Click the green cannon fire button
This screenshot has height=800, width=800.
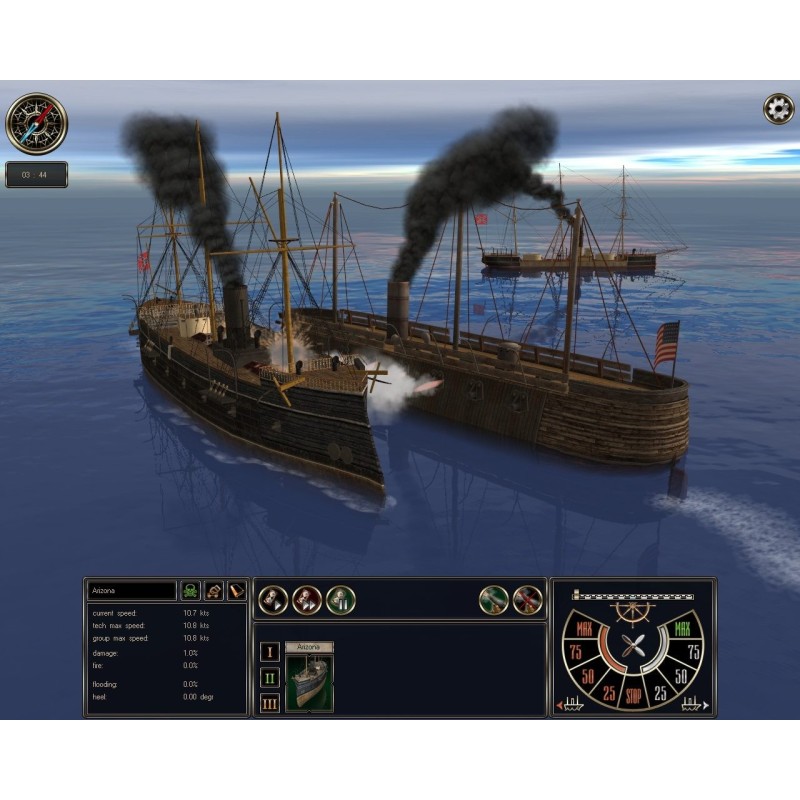click(x=494, y=599)
